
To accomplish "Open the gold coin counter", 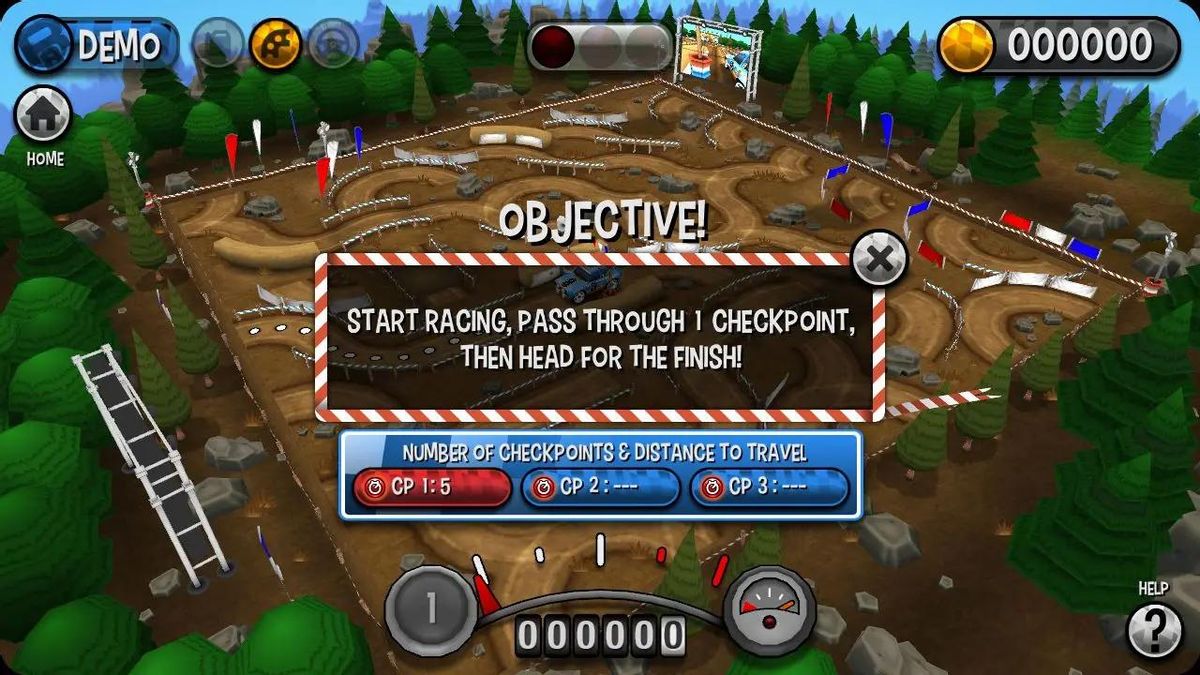I will (x=1058, y=45).
